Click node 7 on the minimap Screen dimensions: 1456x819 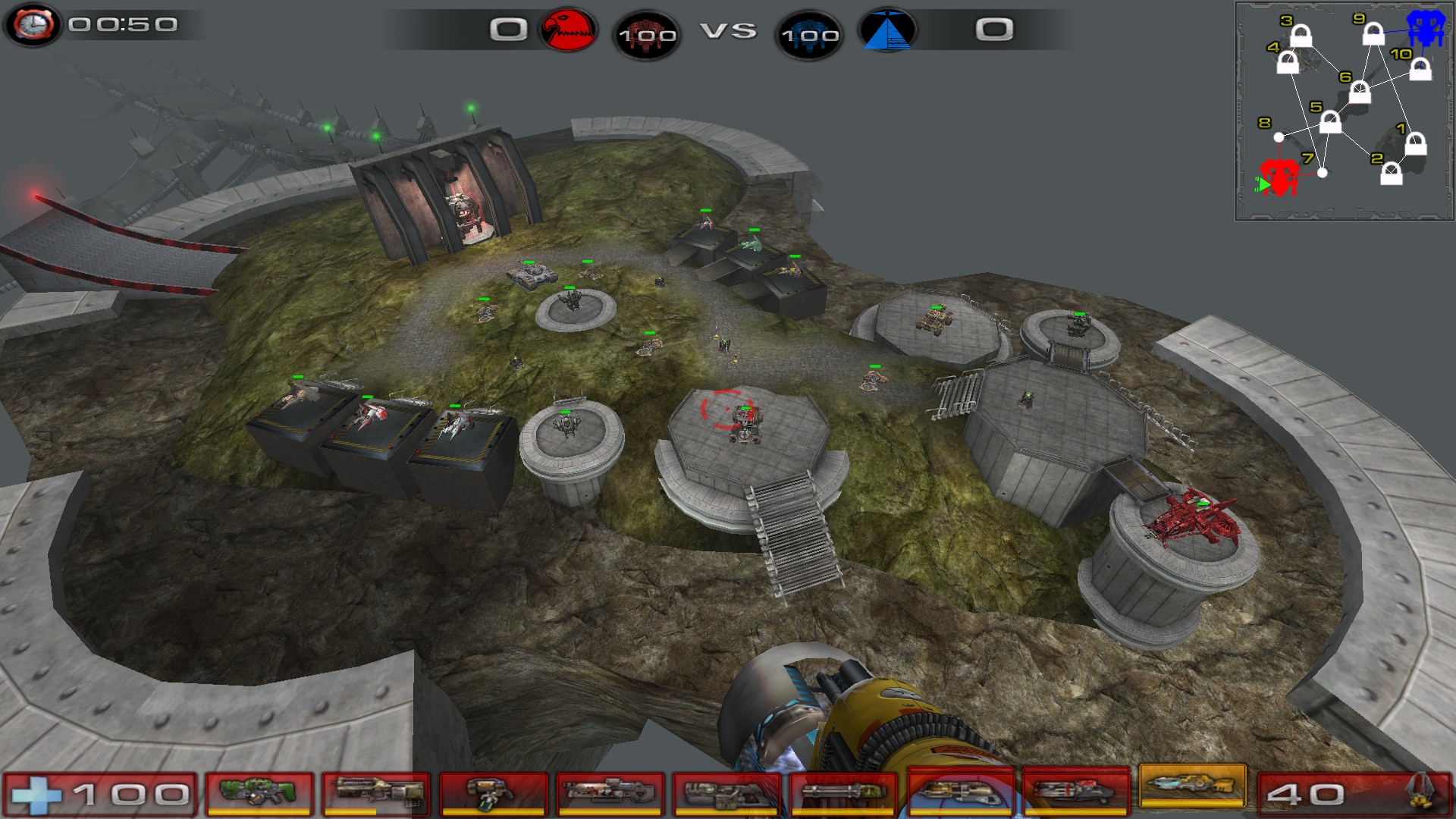[x=1323, y=173]
